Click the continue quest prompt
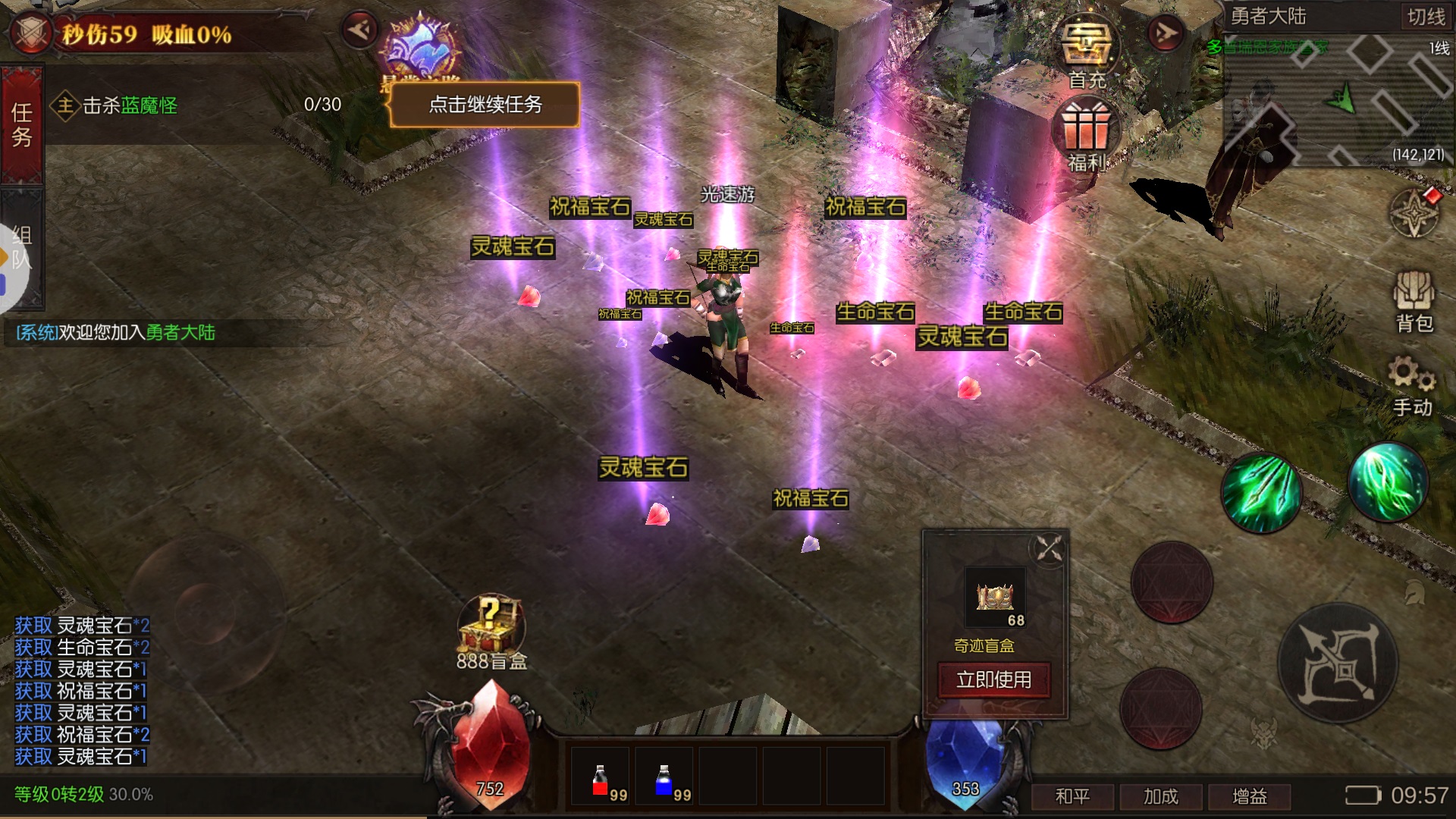 pyautogui.click(x=485, y=104)
